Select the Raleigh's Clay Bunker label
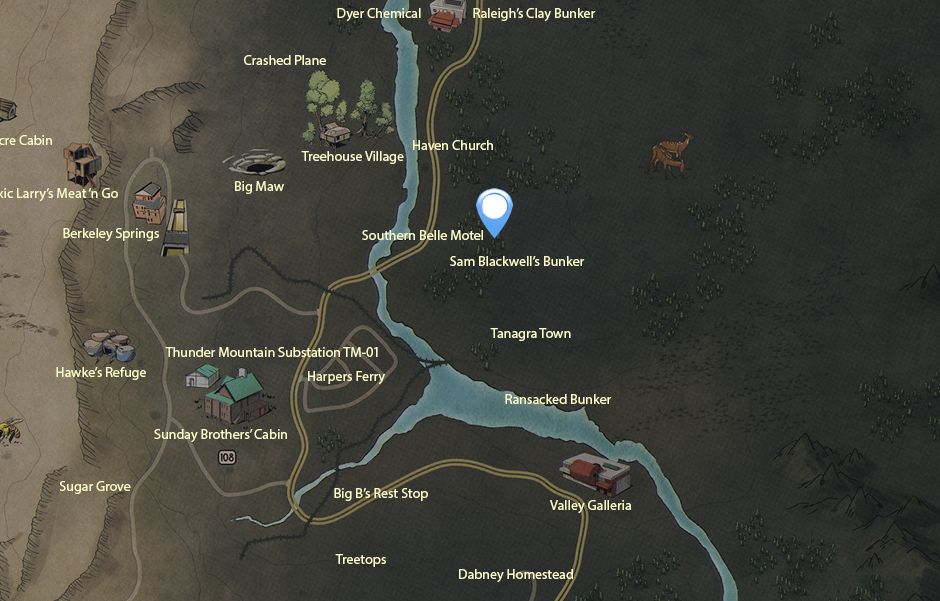 533,14
